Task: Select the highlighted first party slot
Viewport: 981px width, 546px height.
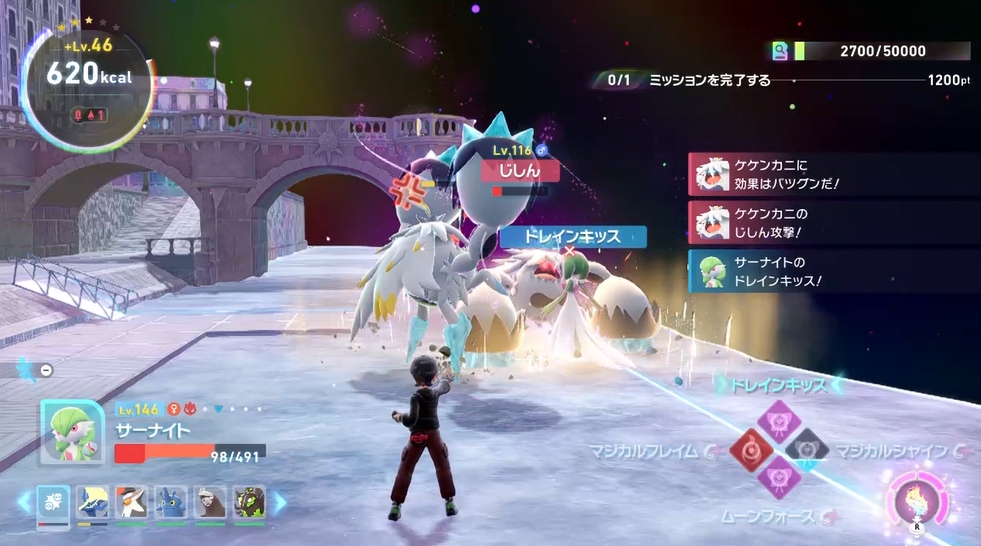Action: click(54, 502)
